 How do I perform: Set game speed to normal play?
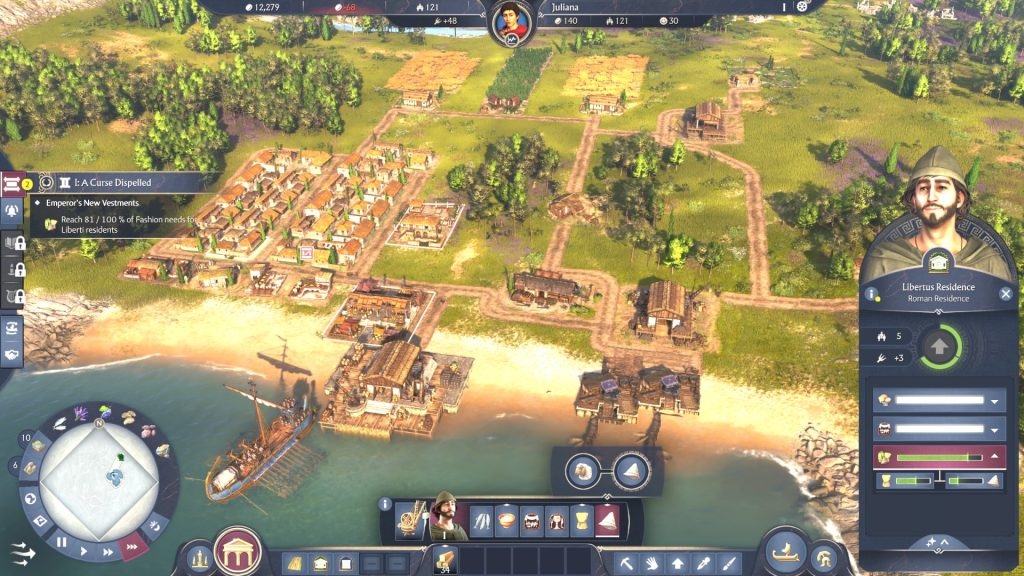(84, 550)
